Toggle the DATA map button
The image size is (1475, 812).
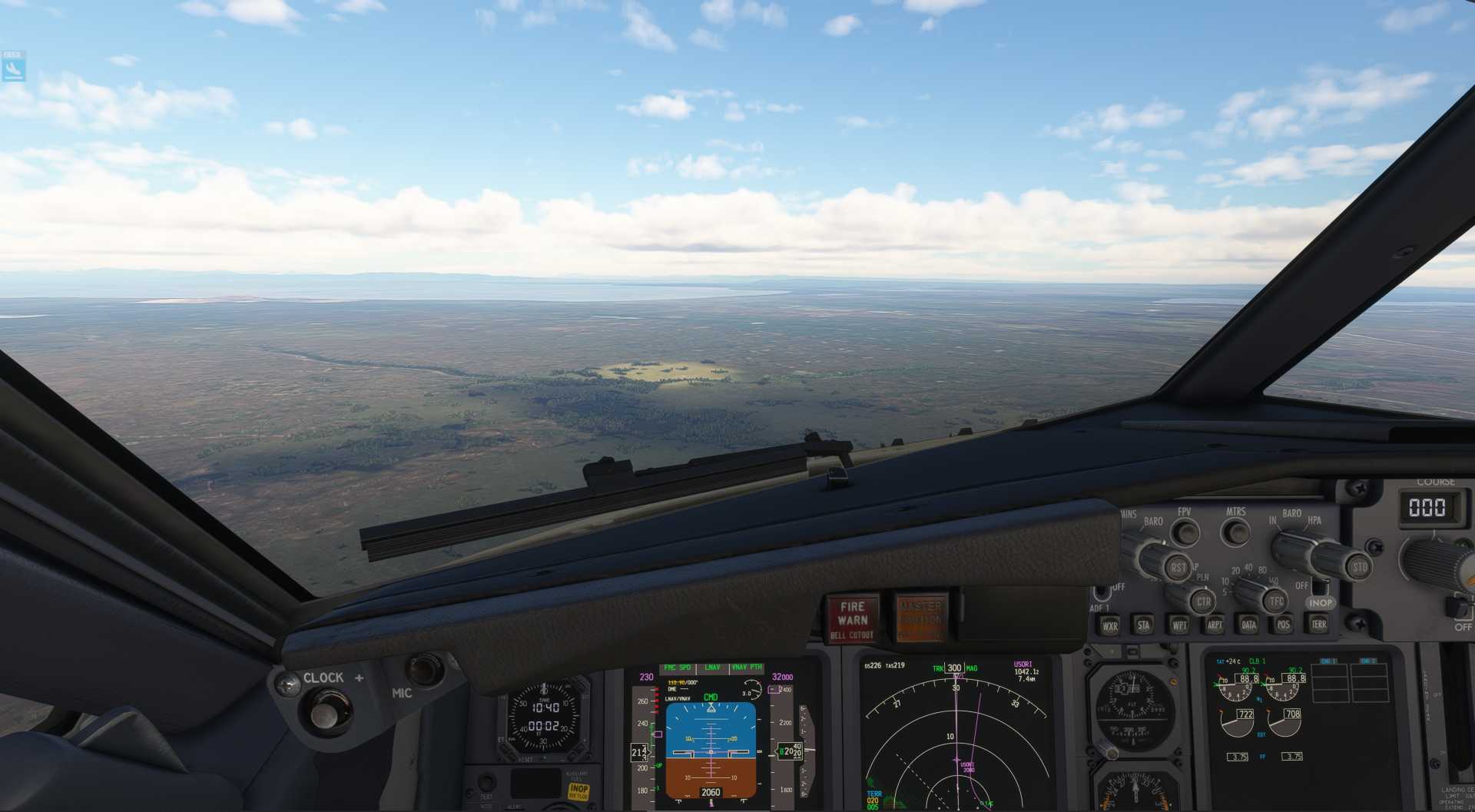1248,625
